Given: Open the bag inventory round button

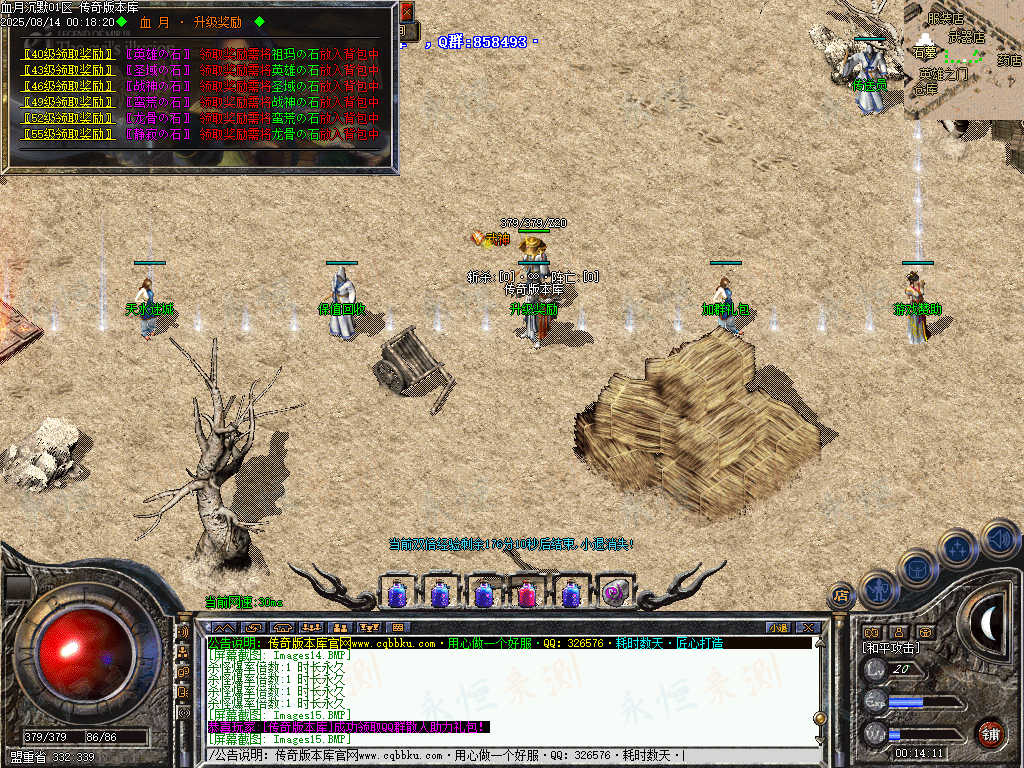Looking at the screenshot, I should point(917,568).
